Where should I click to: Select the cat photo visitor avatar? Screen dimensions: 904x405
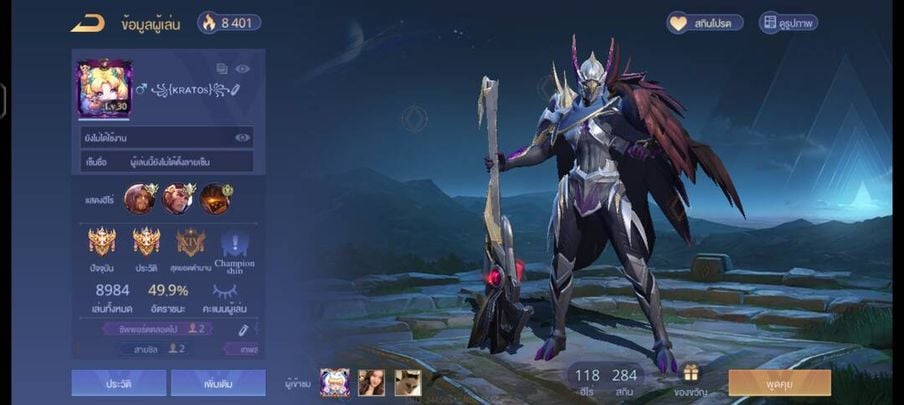[407, 382]
